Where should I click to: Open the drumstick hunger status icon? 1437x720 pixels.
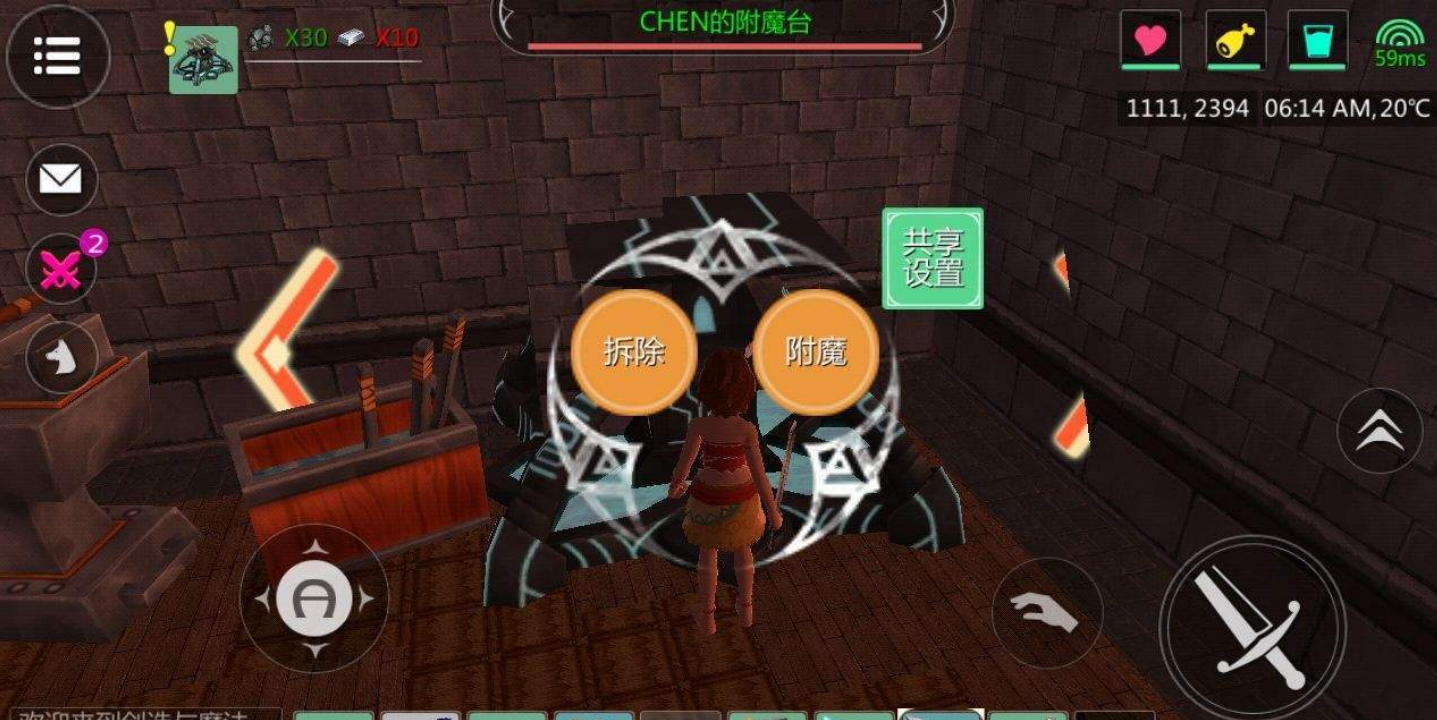coord(1234,40)
